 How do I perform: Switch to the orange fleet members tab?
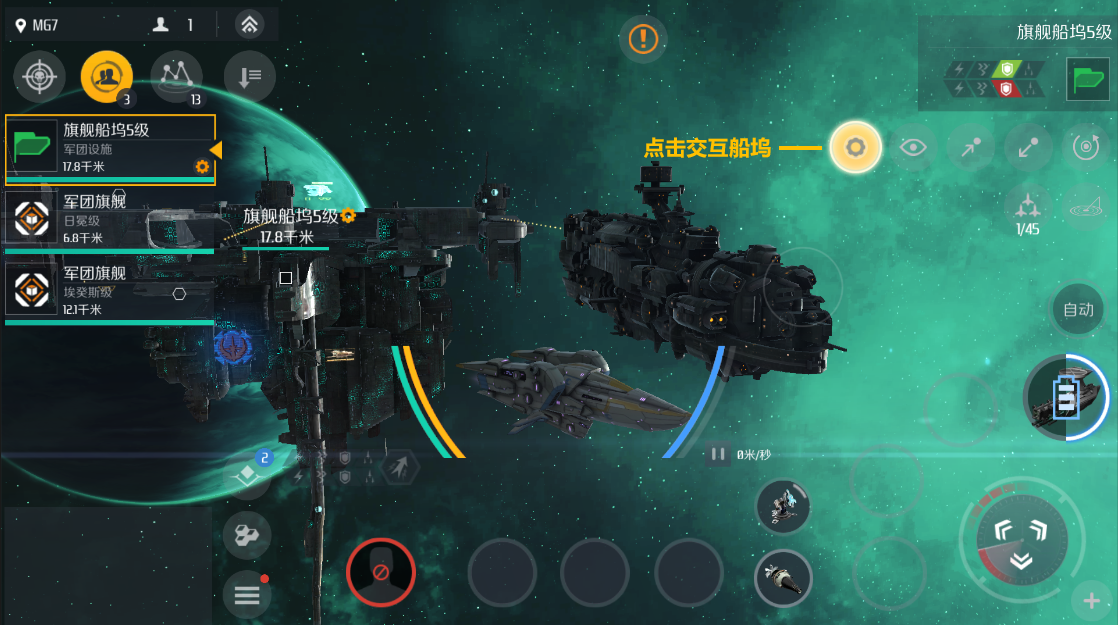click(x=107, y=76)
